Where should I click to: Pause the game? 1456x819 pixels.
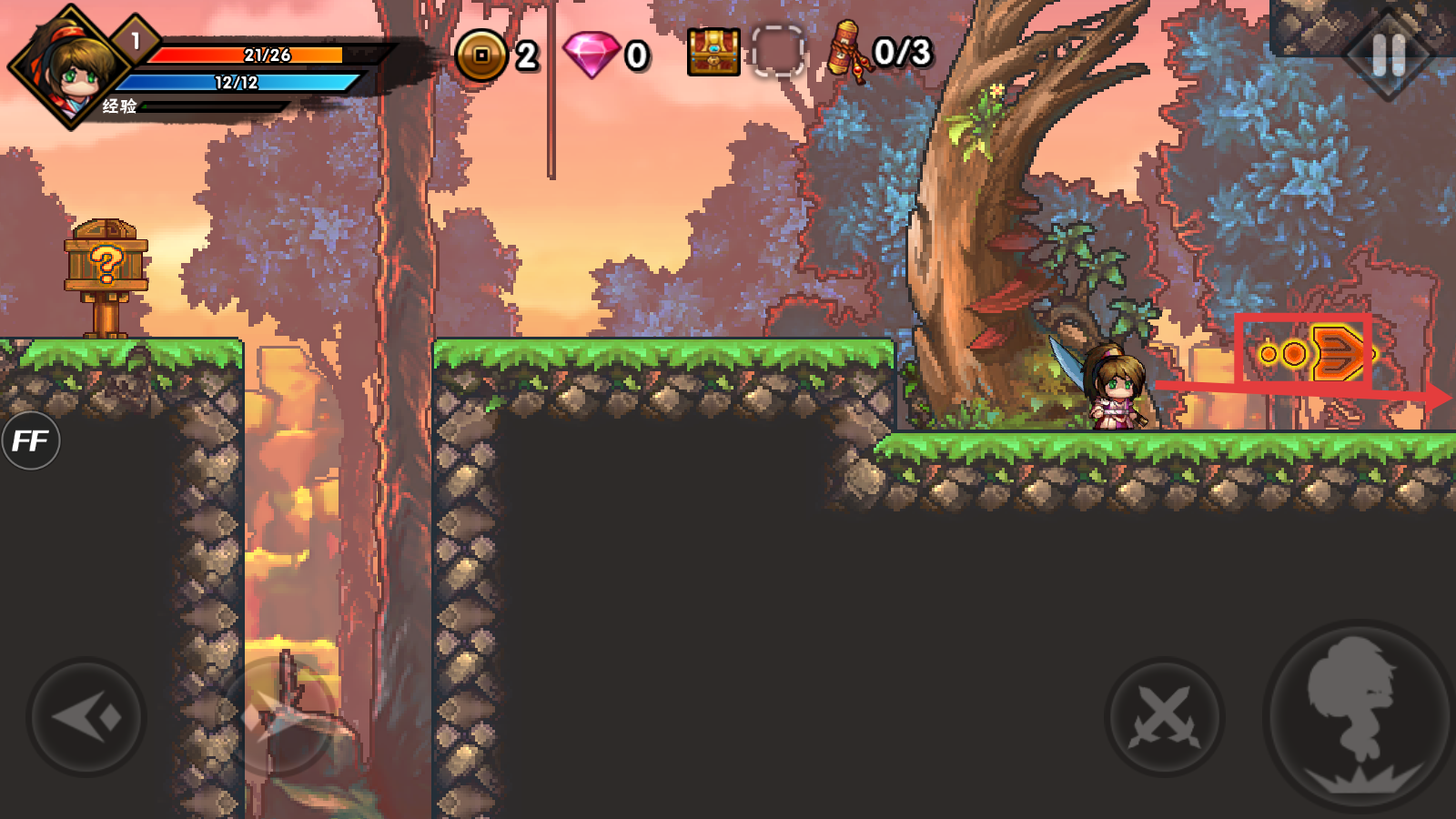pyautogui.click(x=1388, y=56)
